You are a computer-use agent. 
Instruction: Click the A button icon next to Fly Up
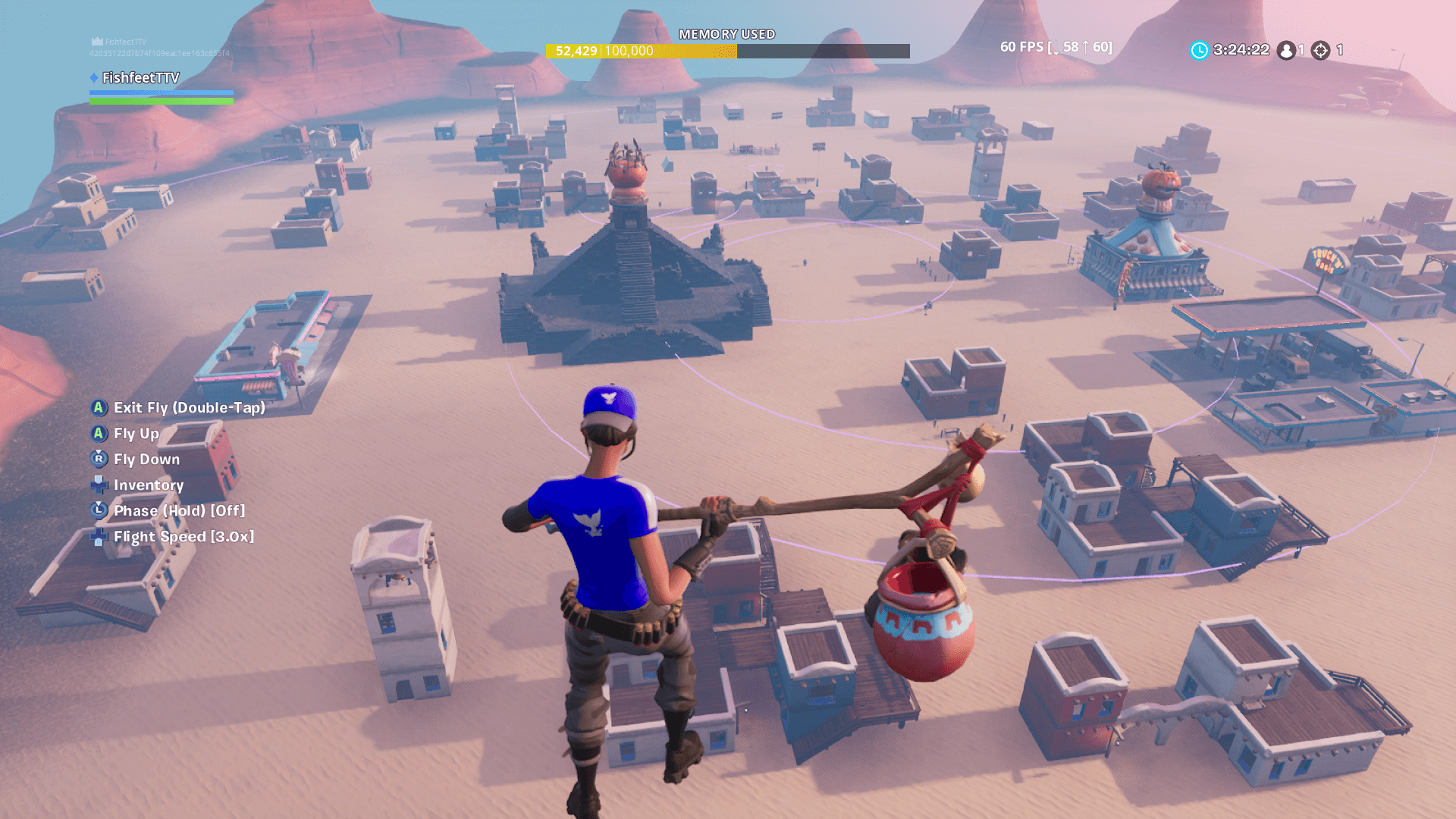point(97,434)
